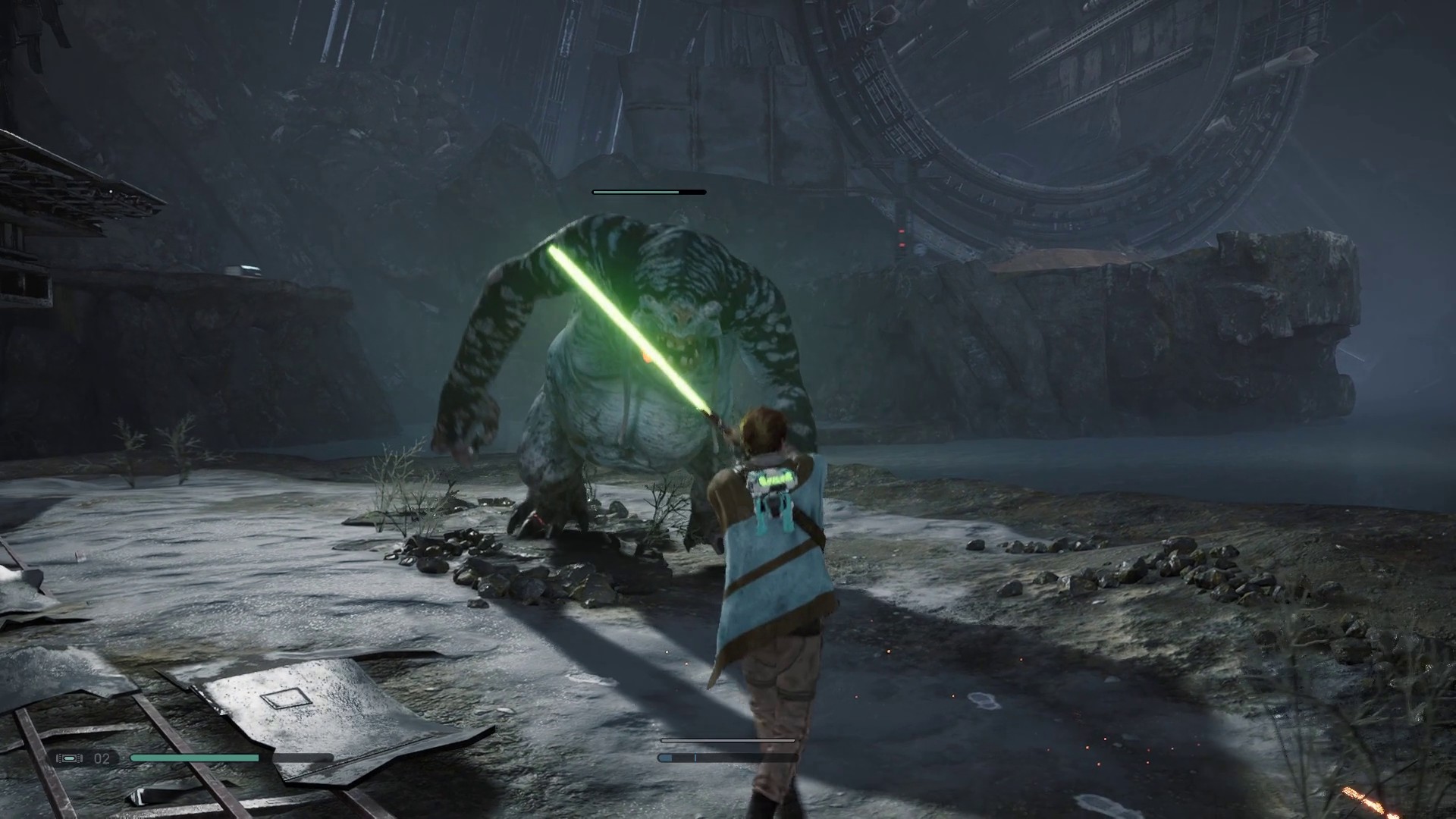Screen dimensions: 1456x819
Task: Select the stim canister icon
Action: click(x=70, y=758)
